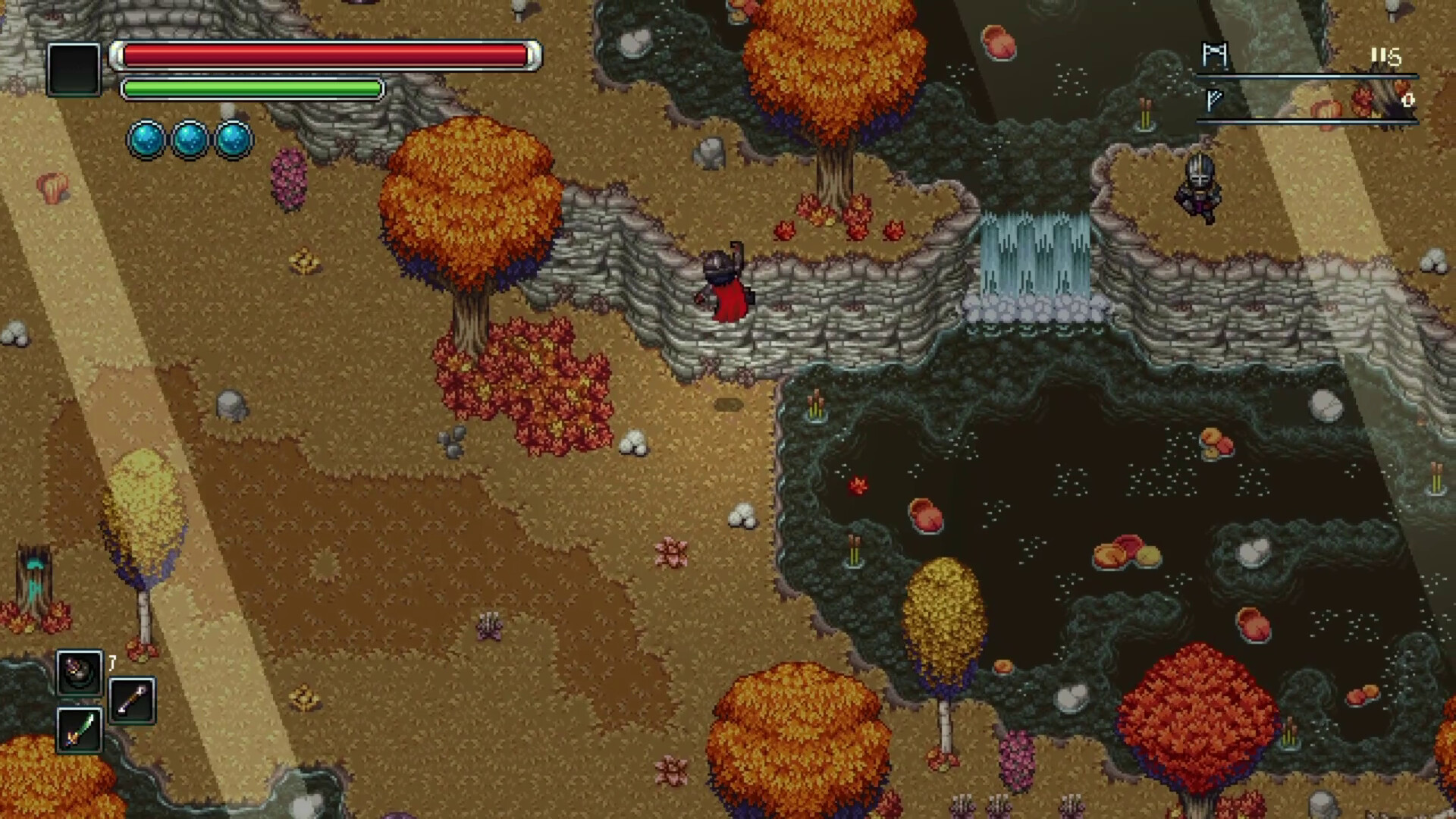Image resolution: width=1456 pixels, height=819 pixels.
Task: Click the middle blue mana orb
Action: point(188,140)
